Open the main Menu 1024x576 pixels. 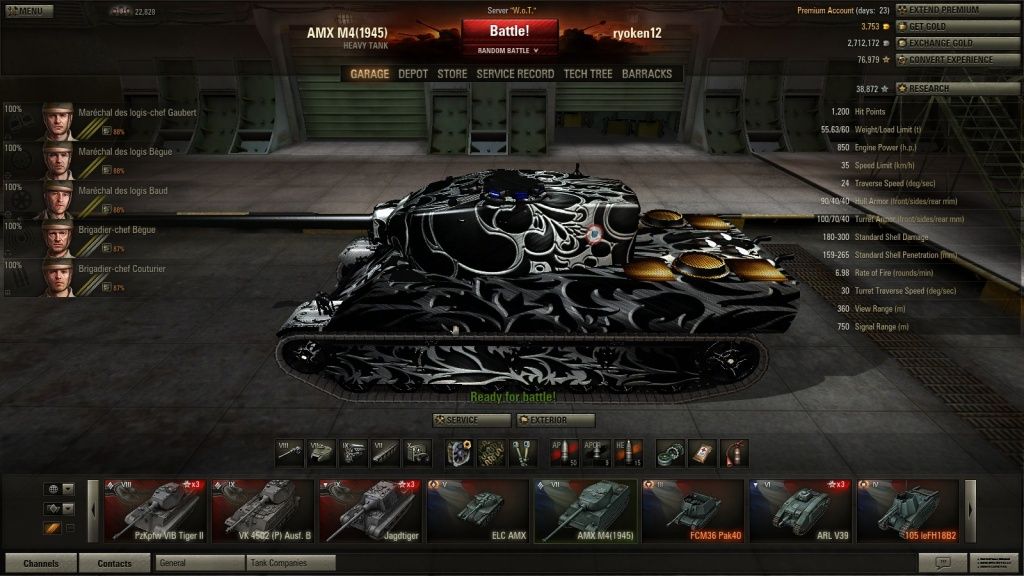coord(25,11)
